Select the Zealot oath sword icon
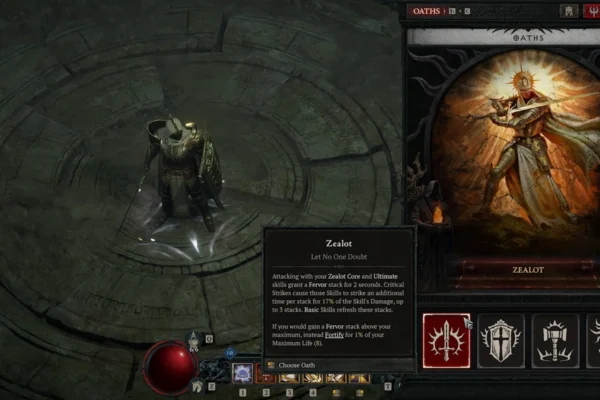This screenshot has height=400, width=600. point(446,339)
